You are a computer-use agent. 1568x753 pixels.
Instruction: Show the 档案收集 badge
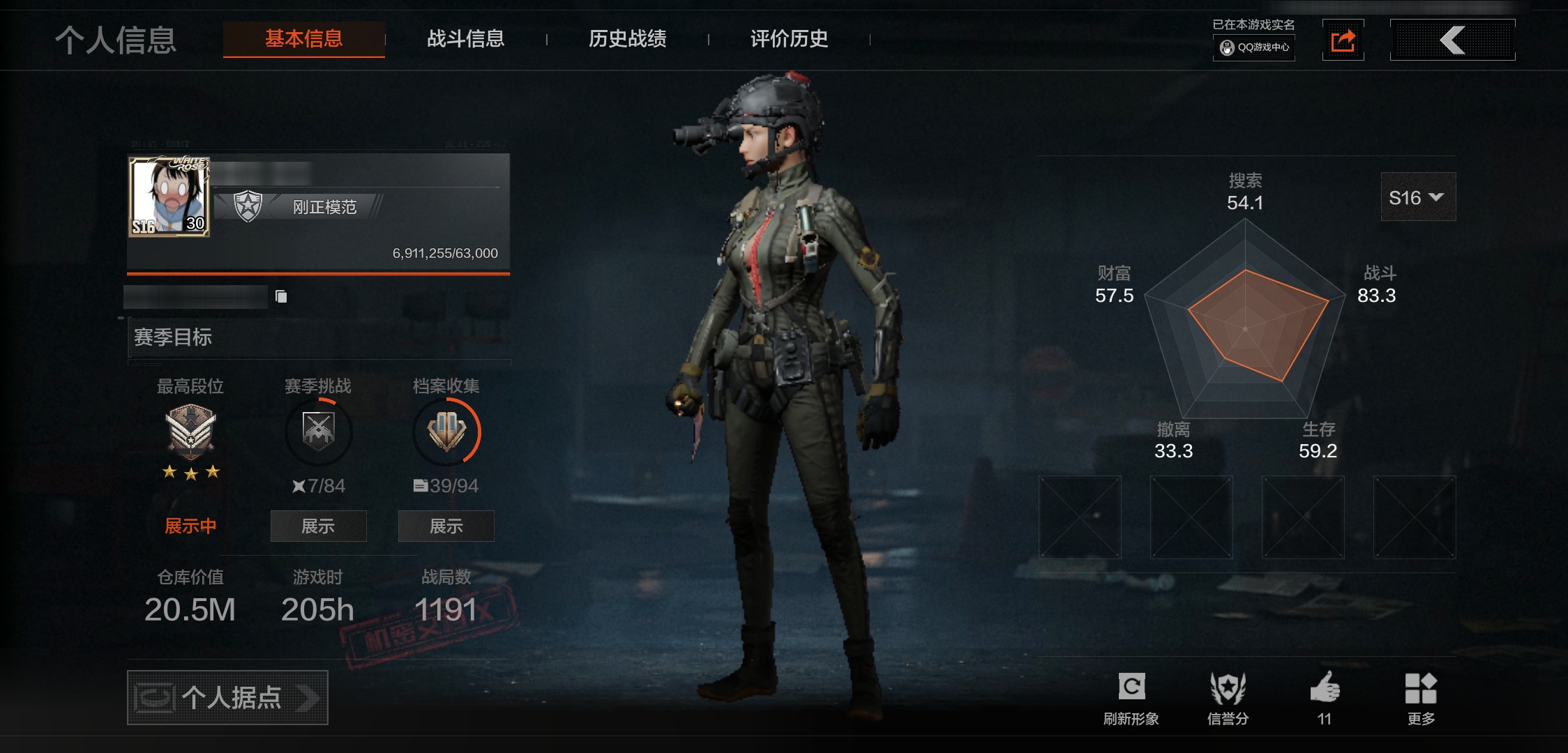pos(446,526)
